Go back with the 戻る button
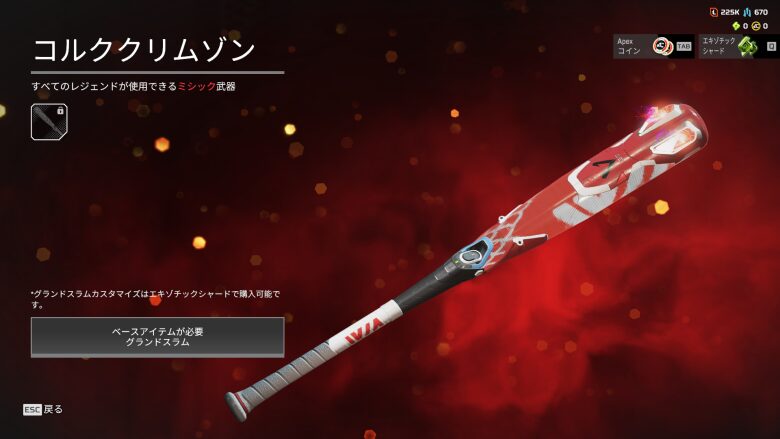This screenshot has height=439, width=780. (x=43, y=409)
